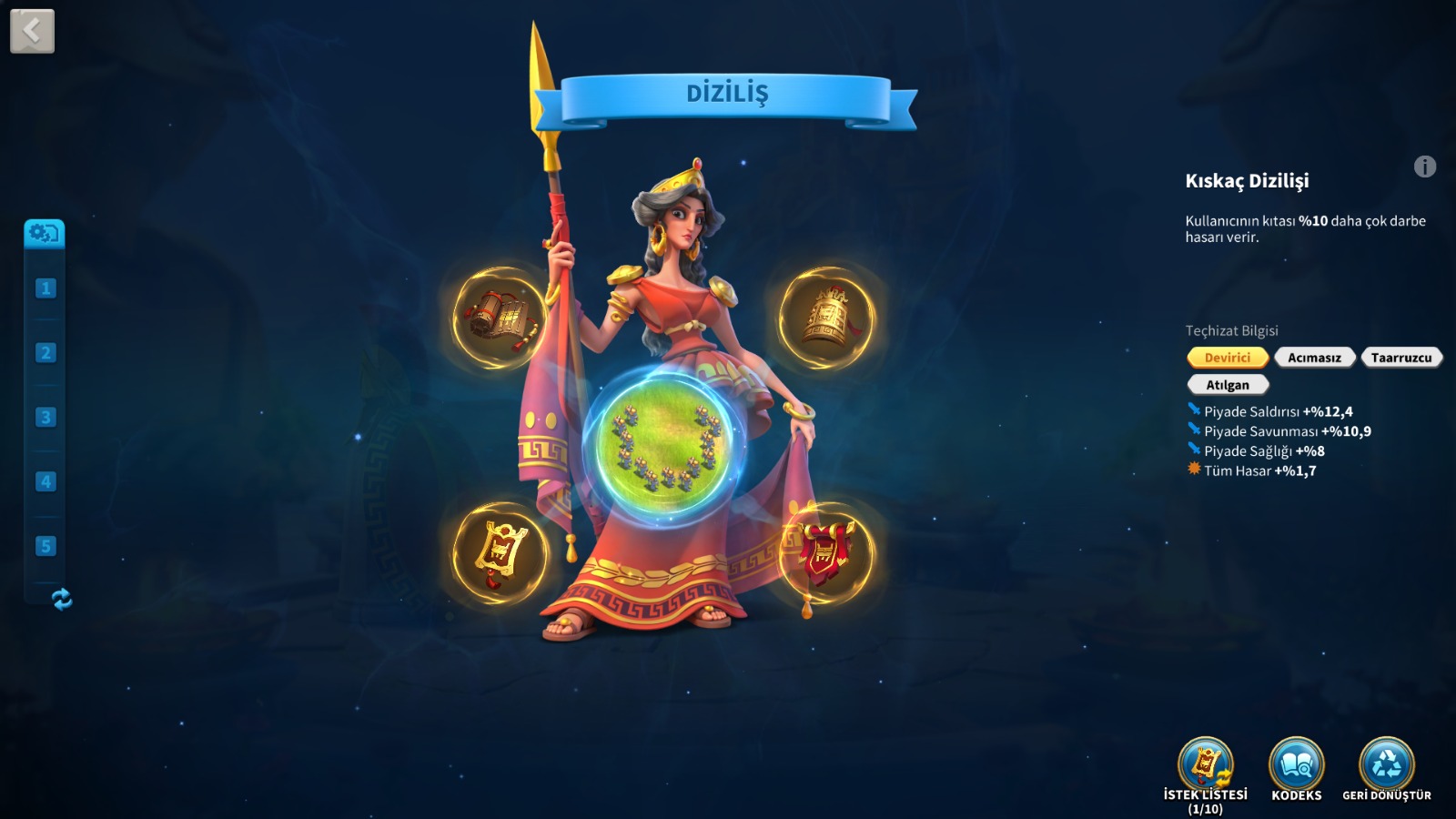
Task: Select the golden banner equipment slot
Action: click(499, 554)
